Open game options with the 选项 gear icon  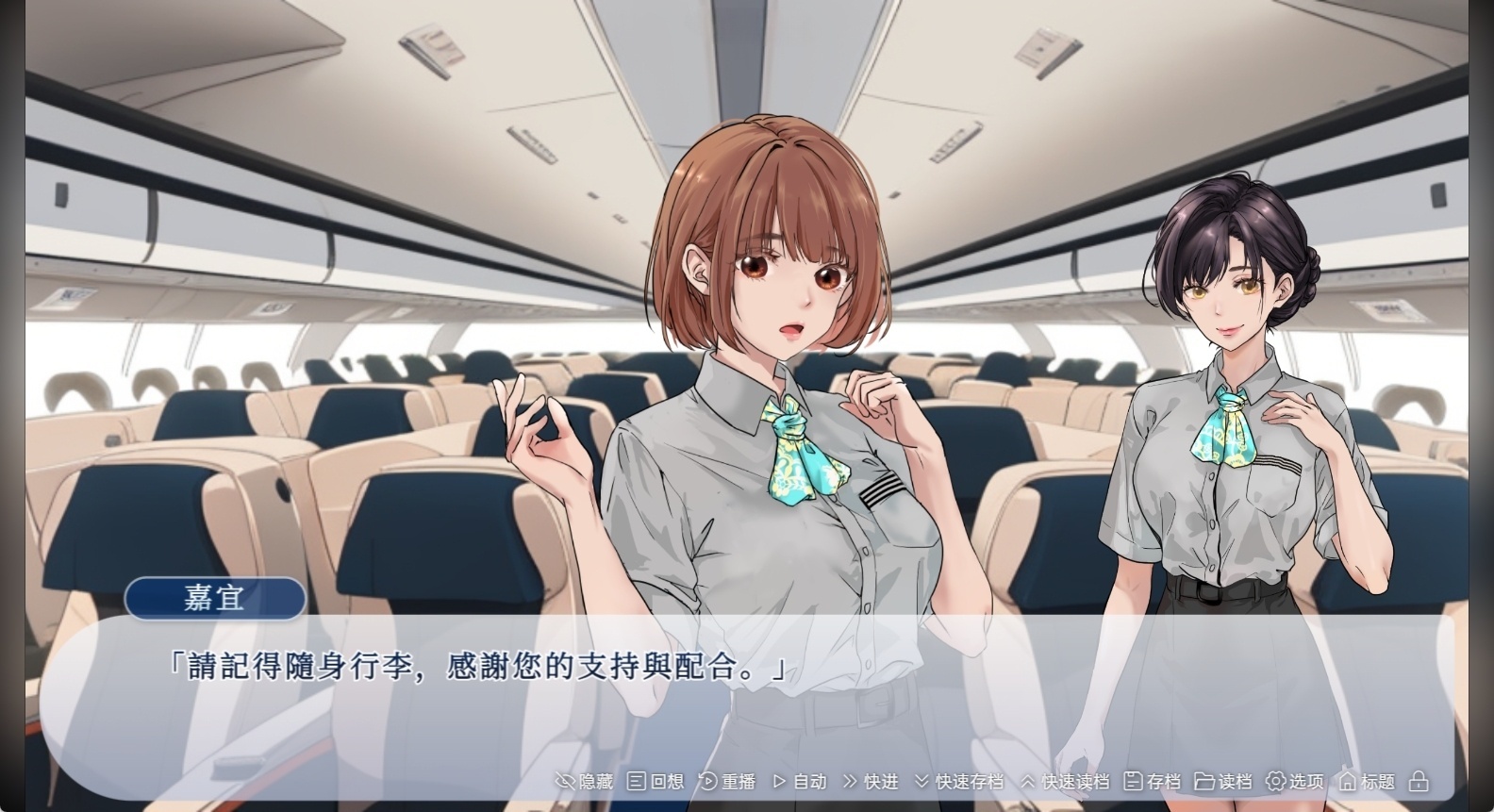click(x=1275, y=782)
